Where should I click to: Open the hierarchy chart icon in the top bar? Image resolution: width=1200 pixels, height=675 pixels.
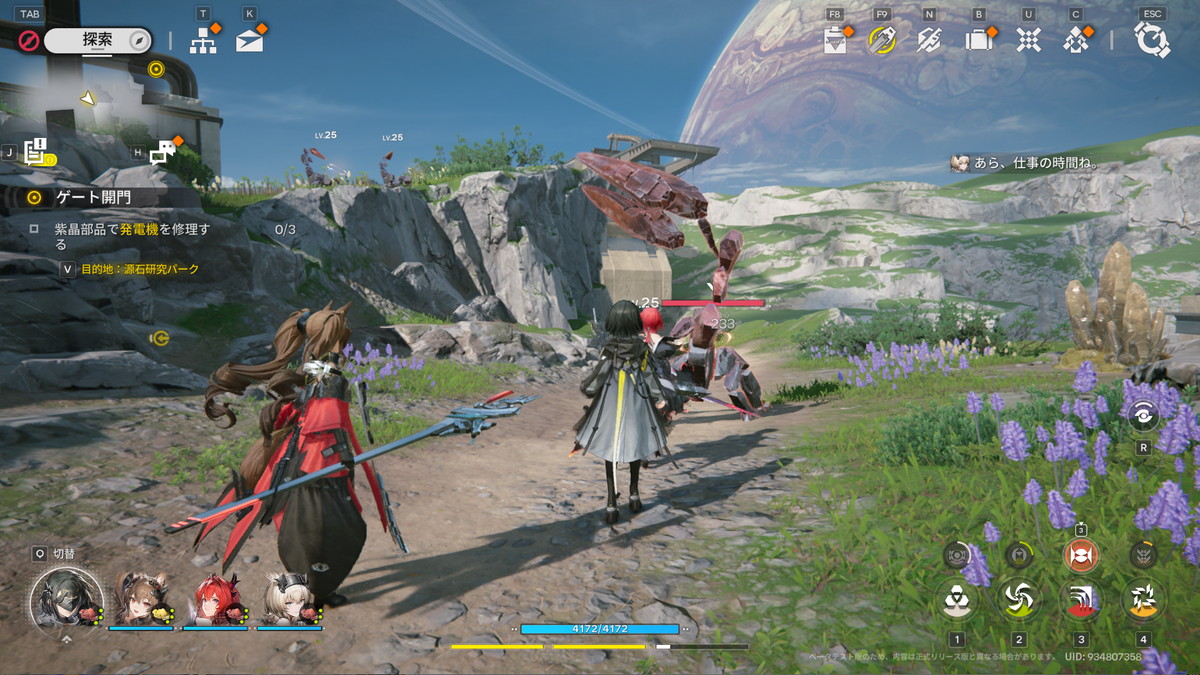pos(203,40)
